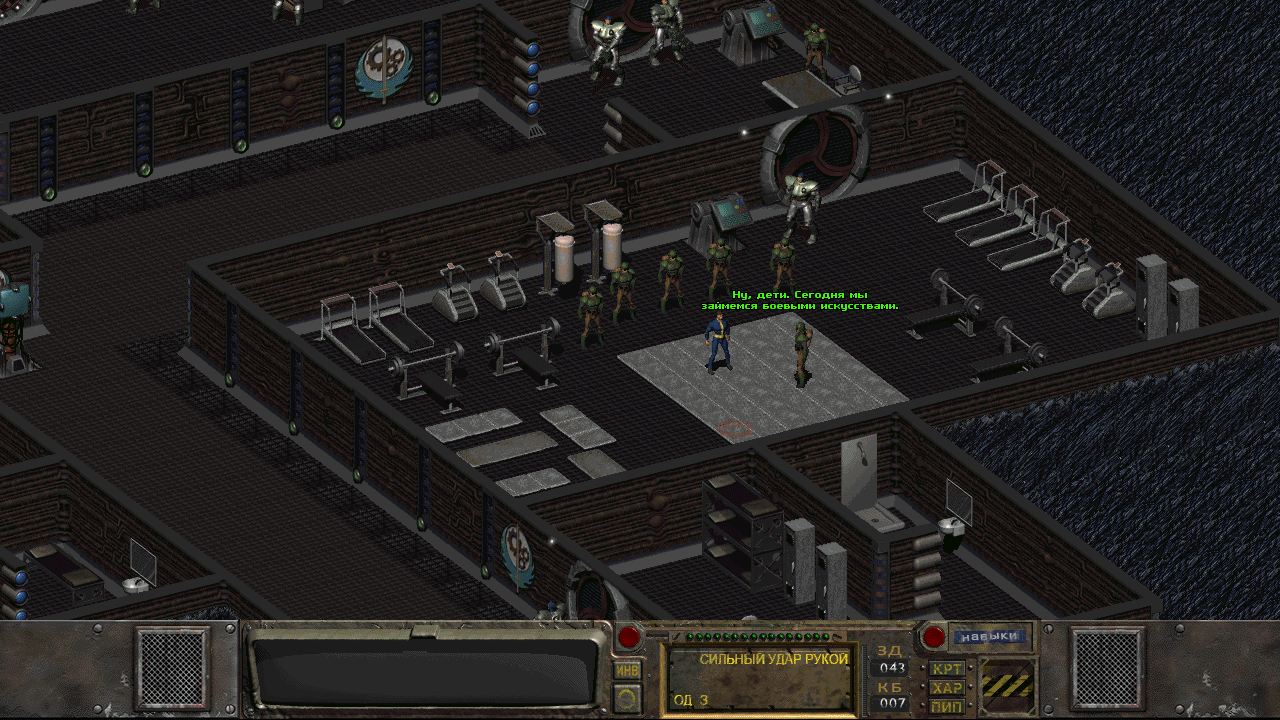This screenshot has width=1280, height=720.
Task: Open the map with the КРТ button
Action: (x=947, y=668)
